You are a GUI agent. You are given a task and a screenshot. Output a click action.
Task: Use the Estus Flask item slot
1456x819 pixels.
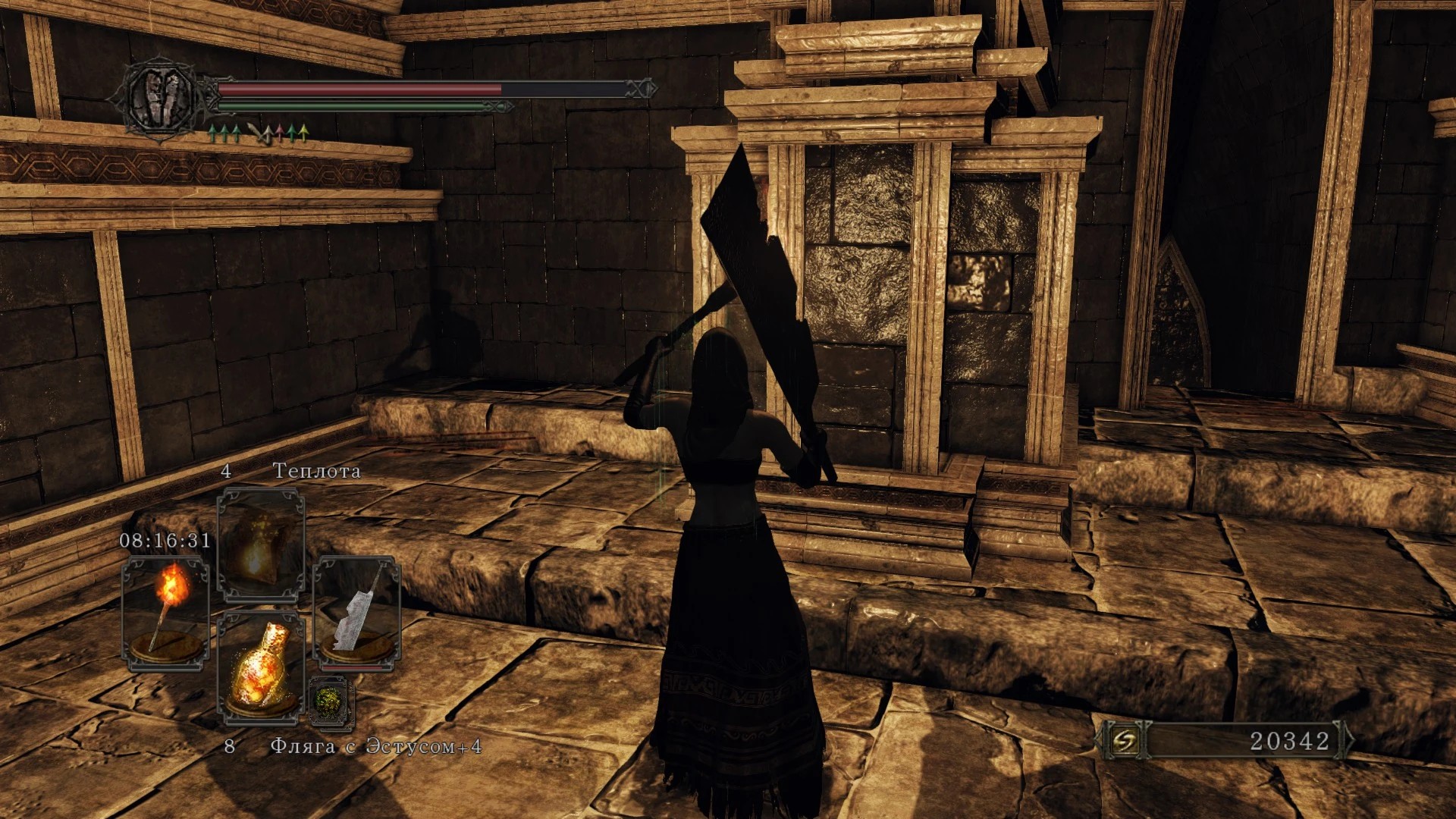(261, 669)
